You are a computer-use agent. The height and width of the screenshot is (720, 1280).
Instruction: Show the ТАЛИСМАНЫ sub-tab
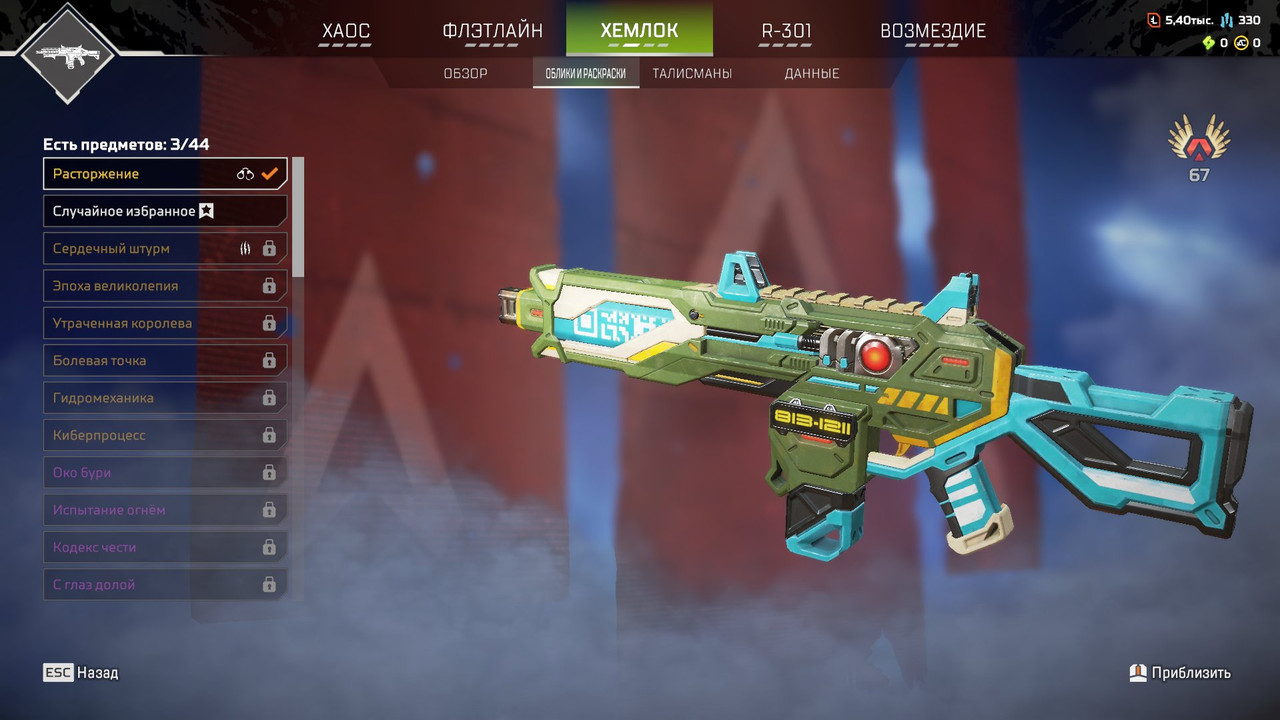692,74
